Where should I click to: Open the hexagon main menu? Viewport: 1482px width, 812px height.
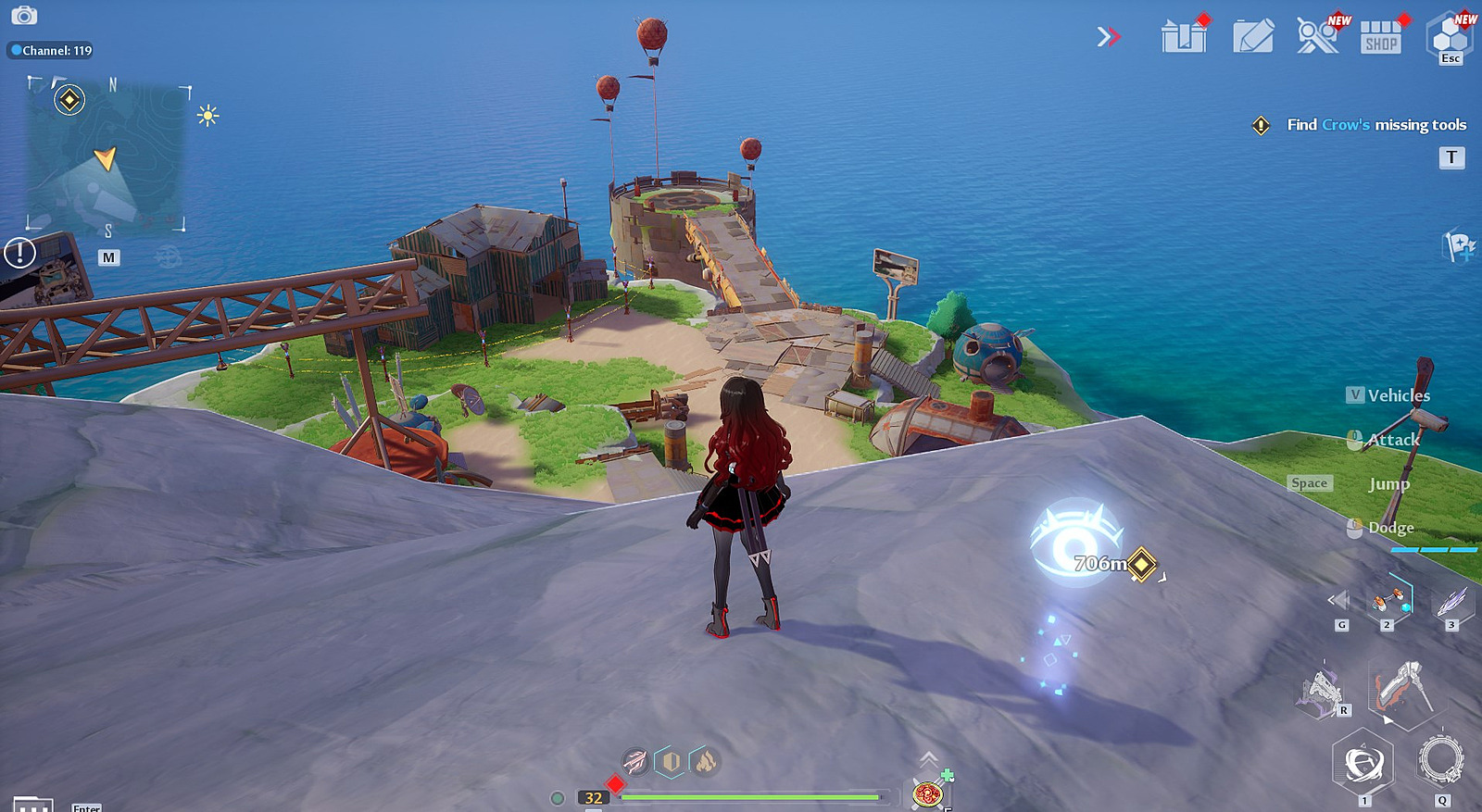click(x=1450, y=37)
